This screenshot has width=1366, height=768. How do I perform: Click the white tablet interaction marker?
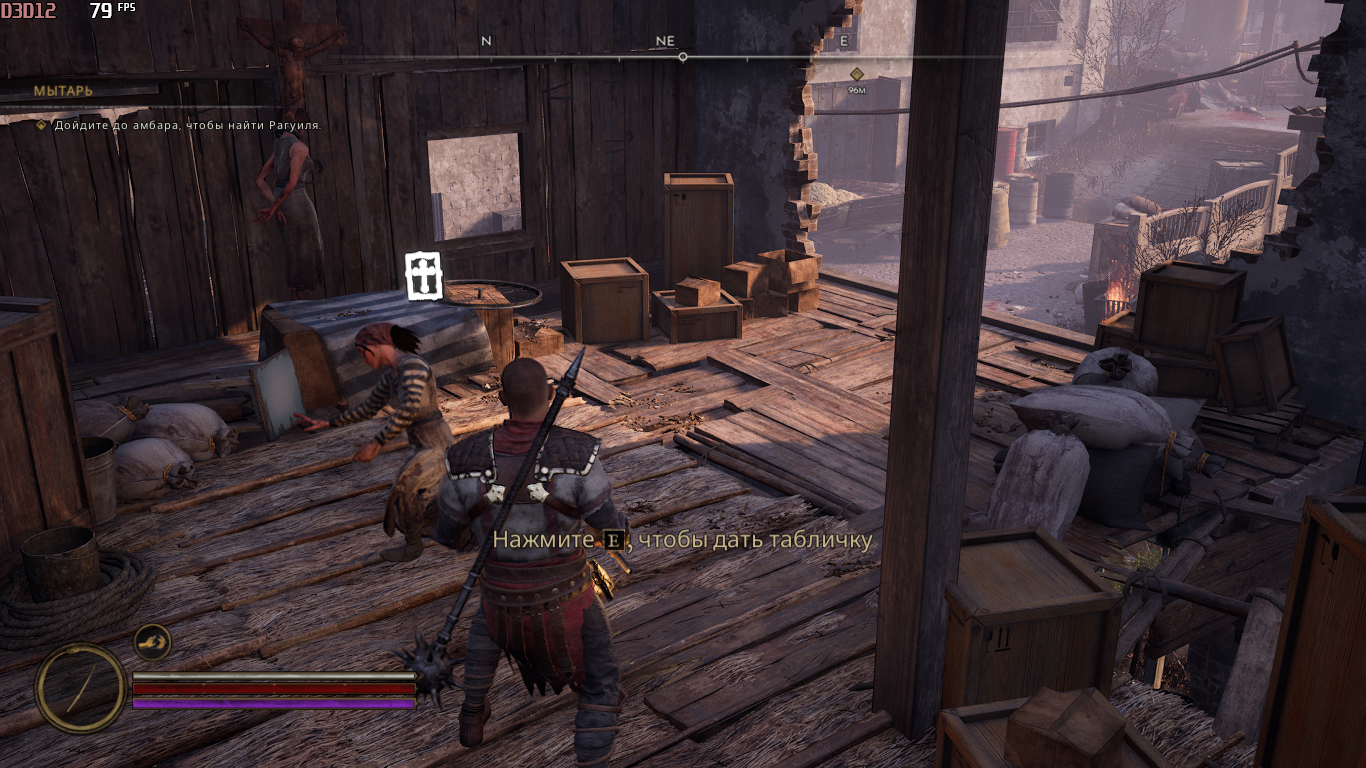pos(423,275)
